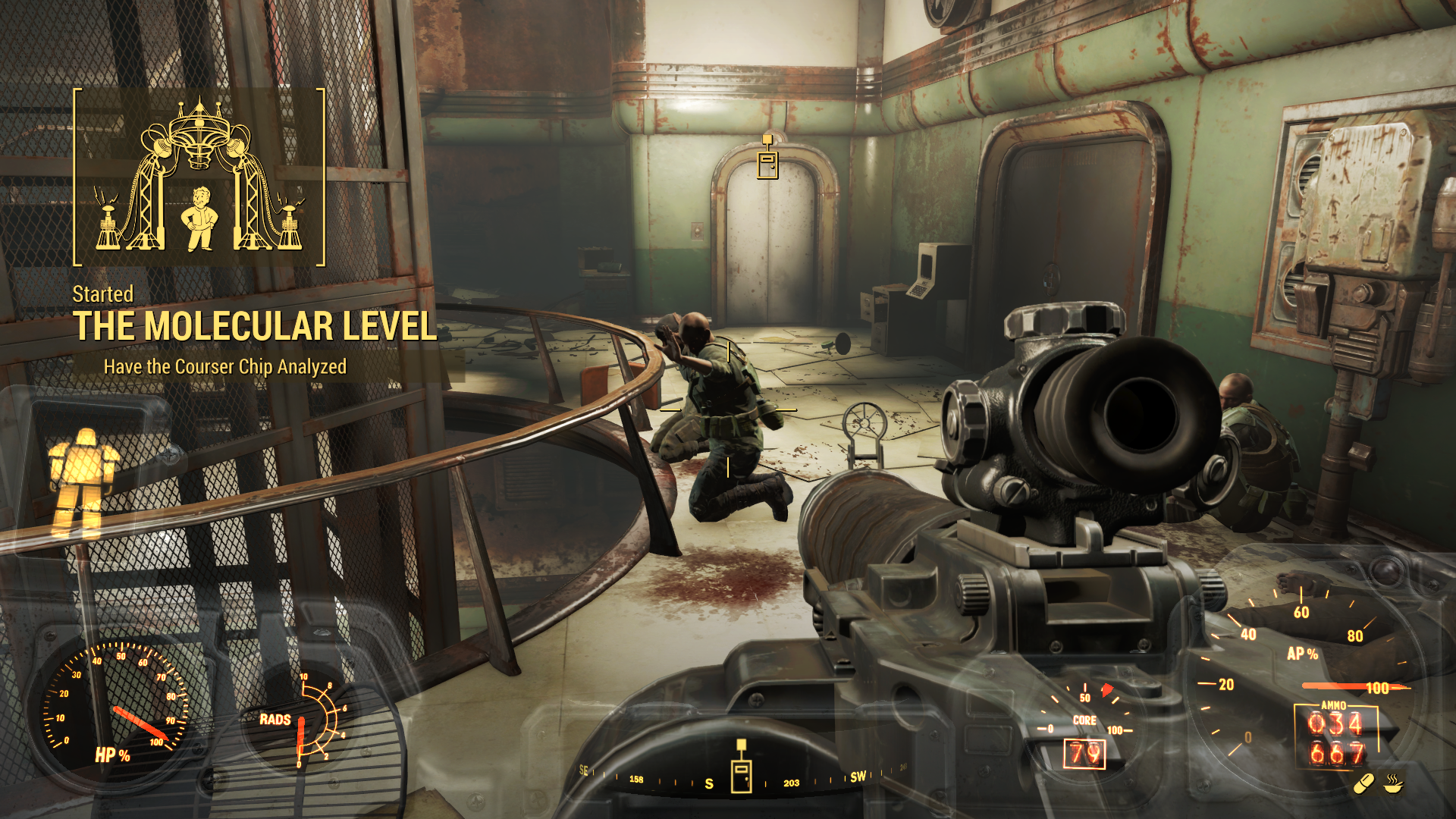1456x819 pixels.
Task: Select the quest marker on the compass
Action: pos(741,768)
